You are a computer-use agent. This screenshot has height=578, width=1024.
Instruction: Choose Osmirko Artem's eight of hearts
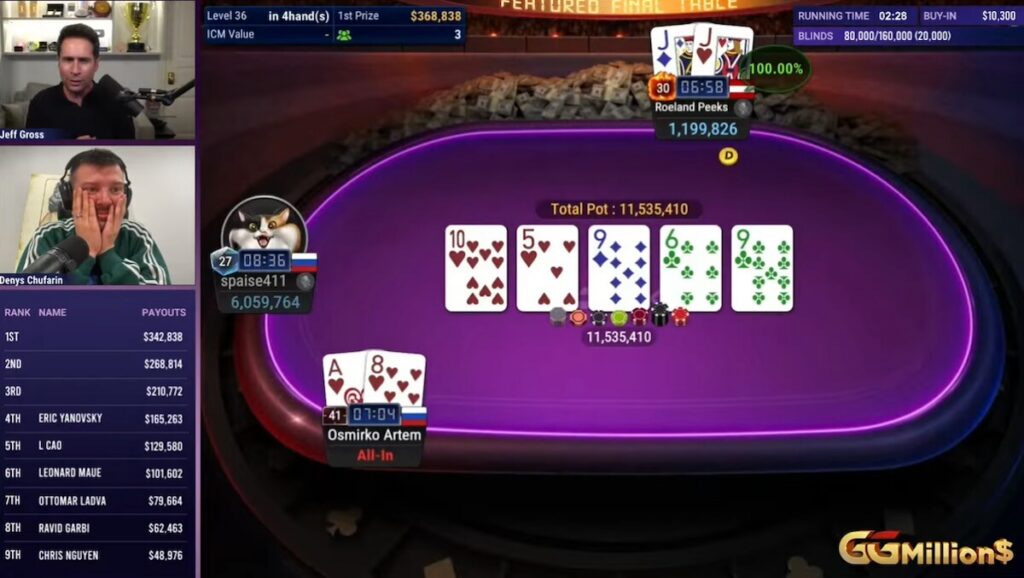click(394, 379)
